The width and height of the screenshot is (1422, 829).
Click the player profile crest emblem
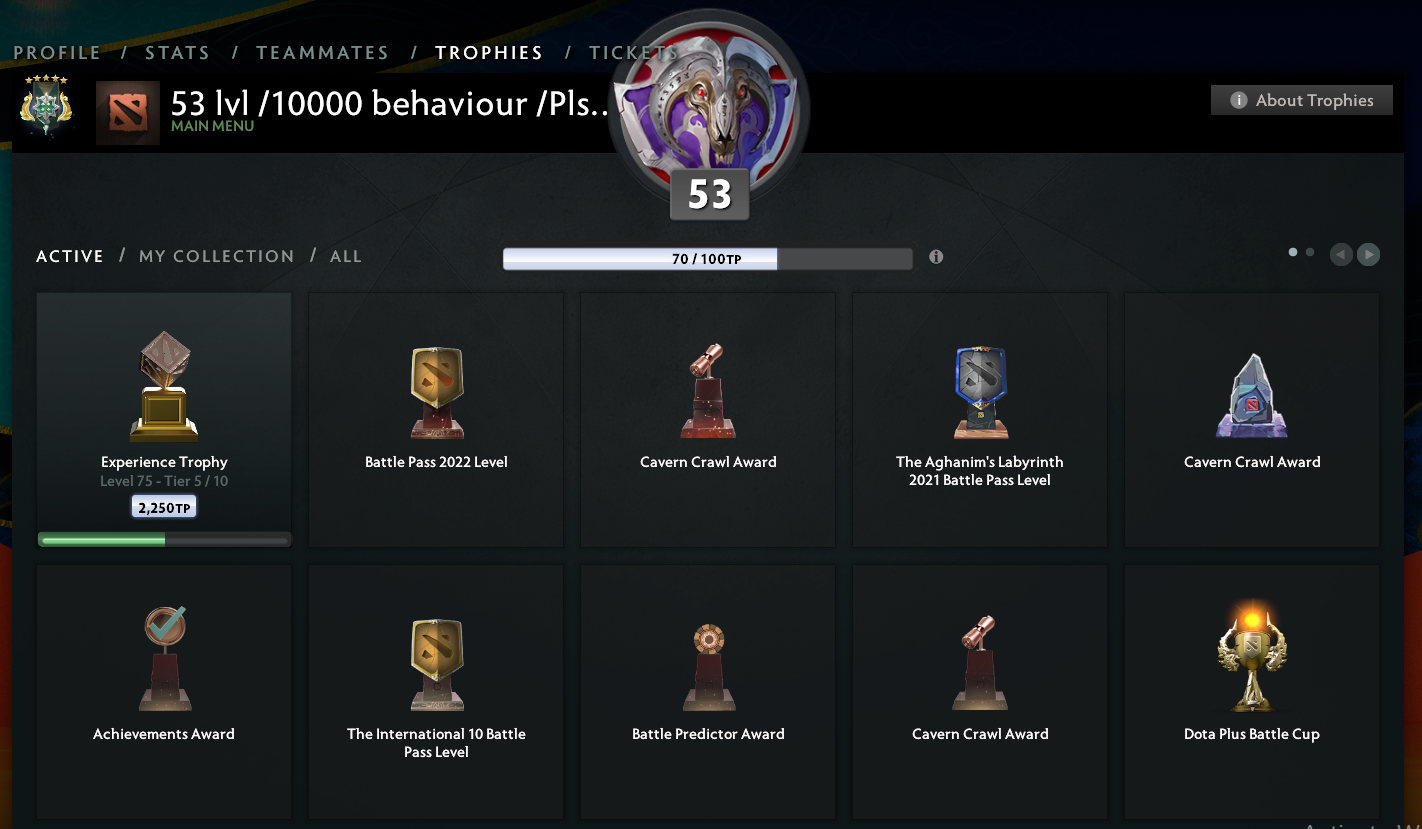coord(45,104)
